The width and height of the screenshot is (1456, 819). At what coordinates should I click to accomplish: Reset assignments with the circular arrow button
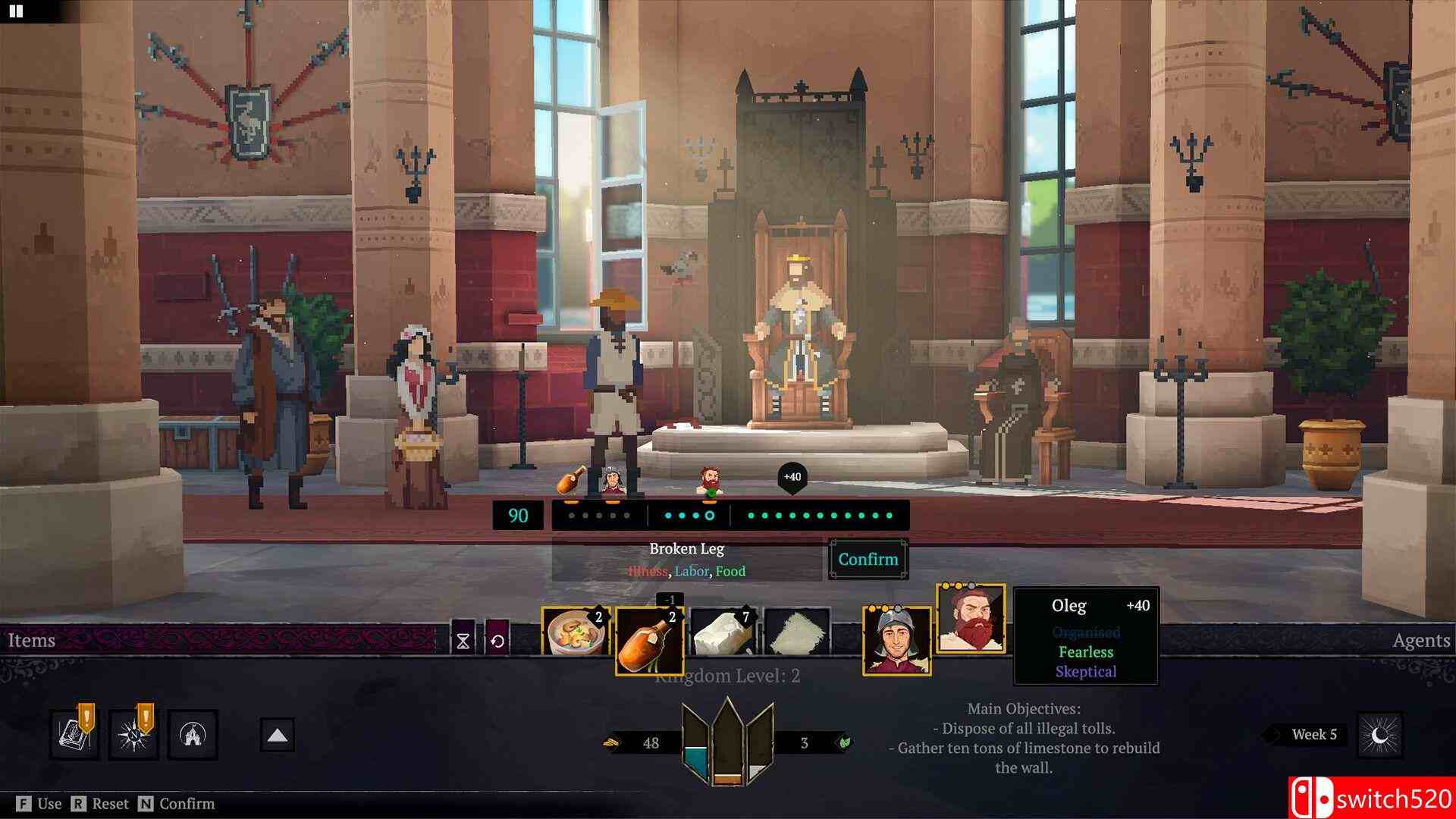(x=497, y=642)
